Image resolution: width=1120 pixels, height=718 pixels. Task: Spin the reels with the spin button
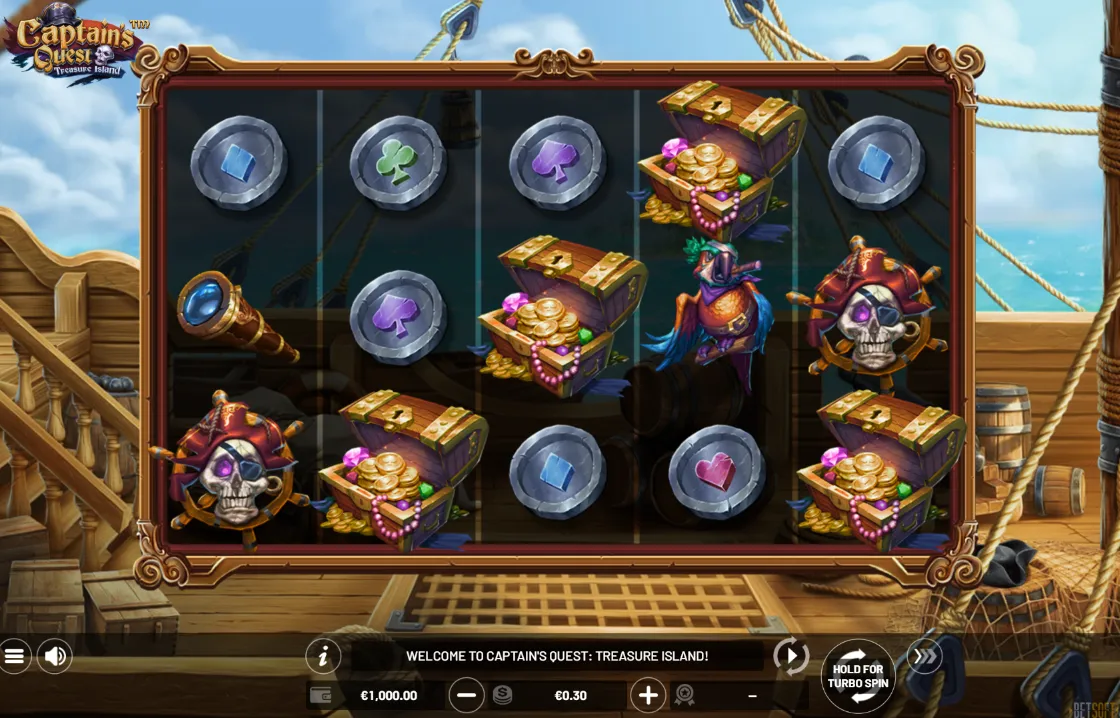point(858,675)
